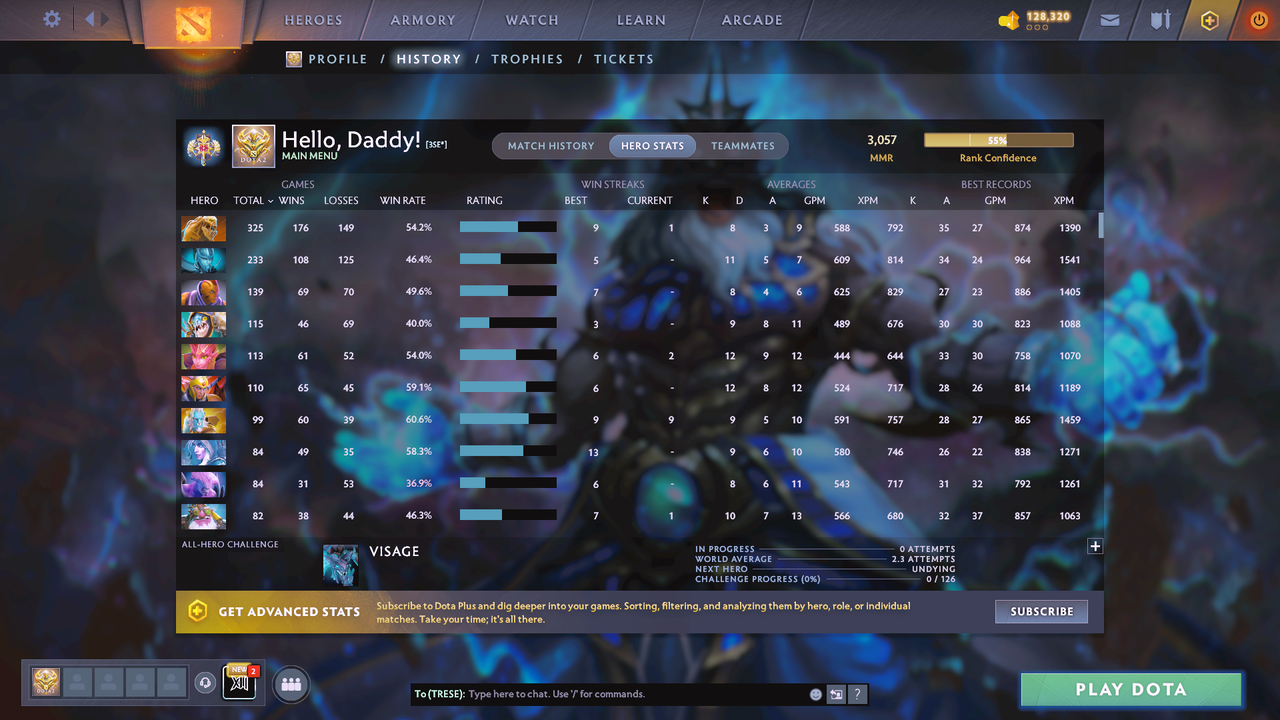Click the Visage hero portrait thumbnail
This screenshot has height=720, width=1280.
(340, 565)
